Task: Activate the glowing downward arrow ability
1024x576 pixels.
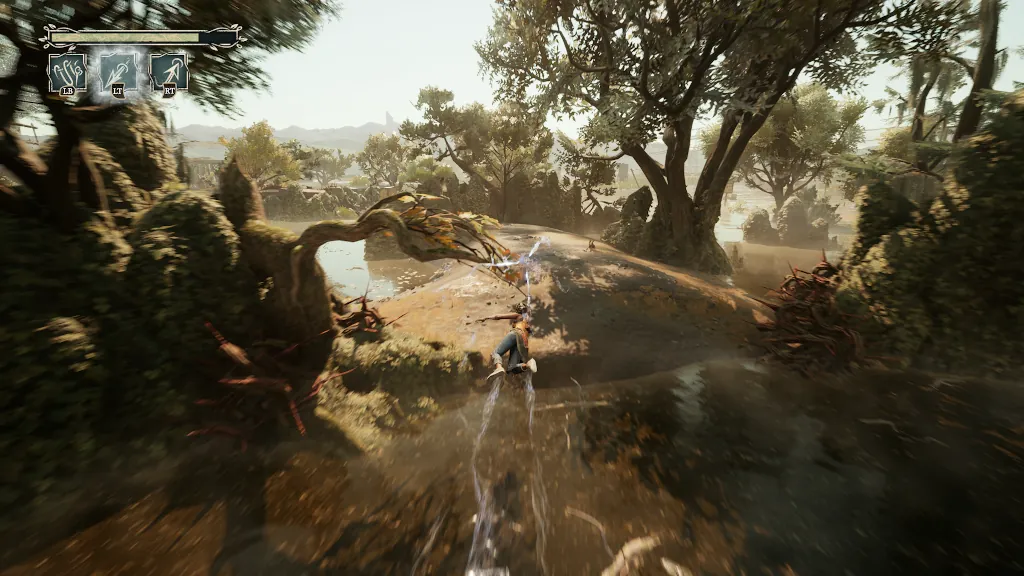Action: coord(118,72)
